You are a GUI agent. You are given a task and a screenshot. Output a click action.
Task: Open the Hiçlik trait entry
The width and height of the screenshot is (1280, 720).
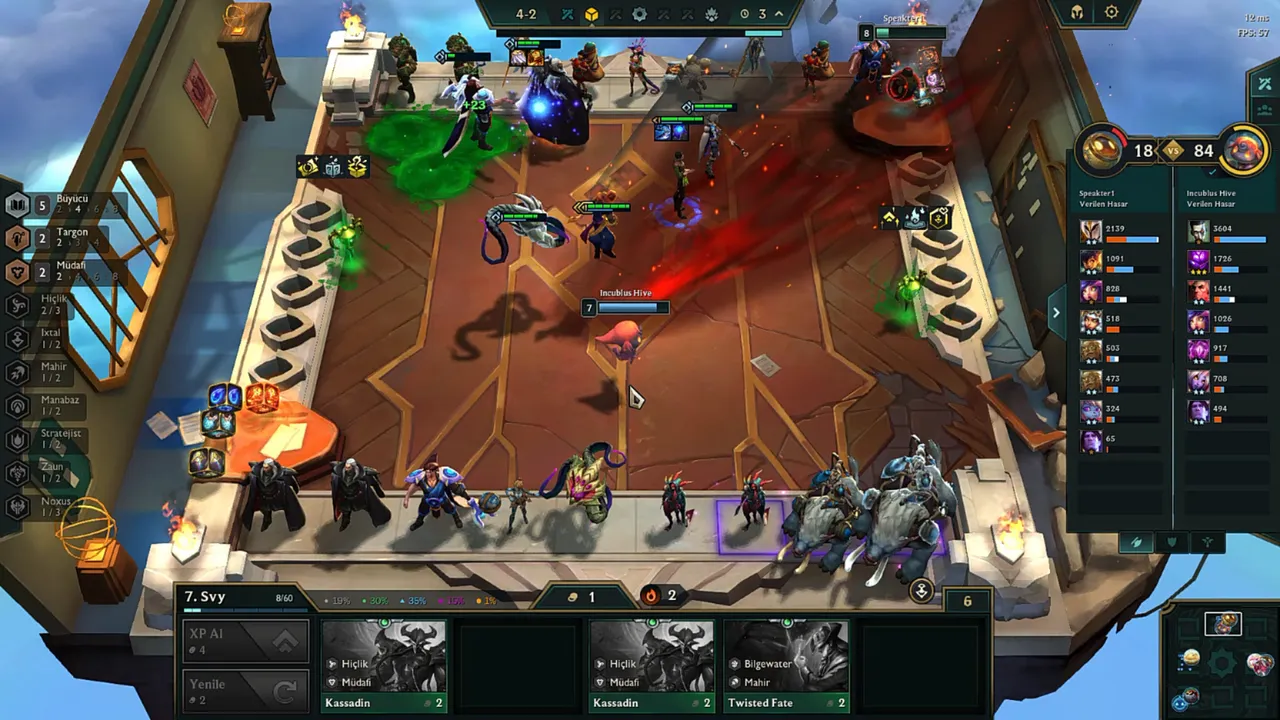pos(45,305)
